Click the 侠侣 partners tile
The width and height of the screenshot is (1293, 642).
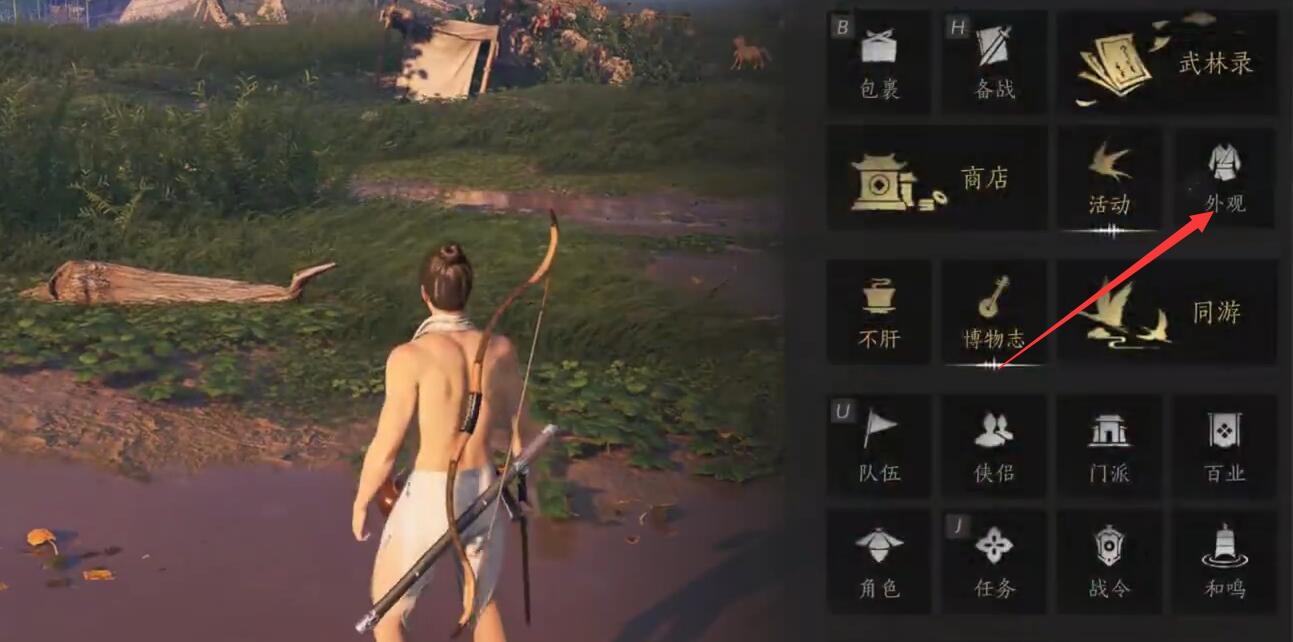(x=994, y=446)
